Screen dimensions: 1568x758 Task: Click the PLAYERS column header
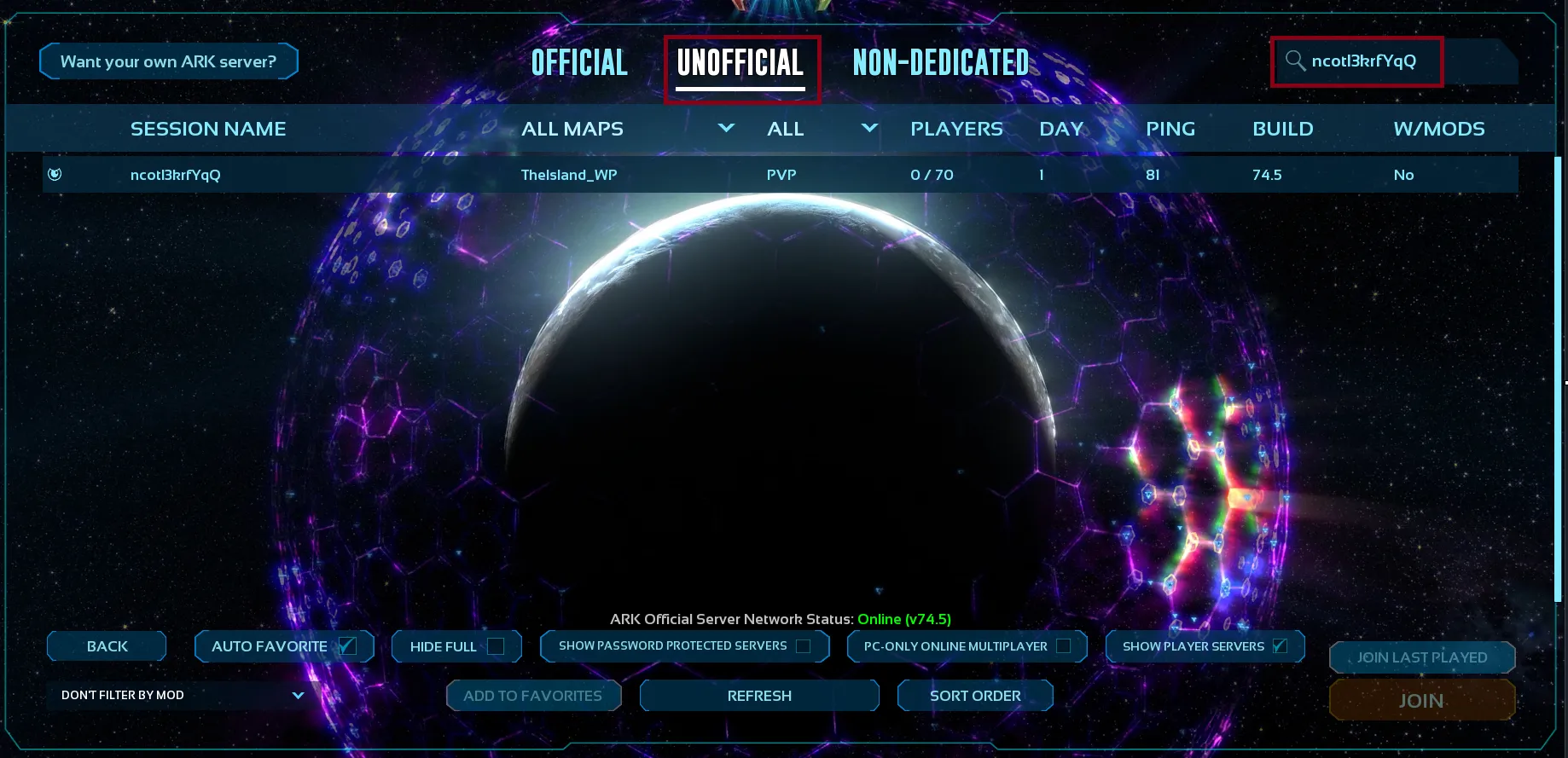click(x=956, y=129)
